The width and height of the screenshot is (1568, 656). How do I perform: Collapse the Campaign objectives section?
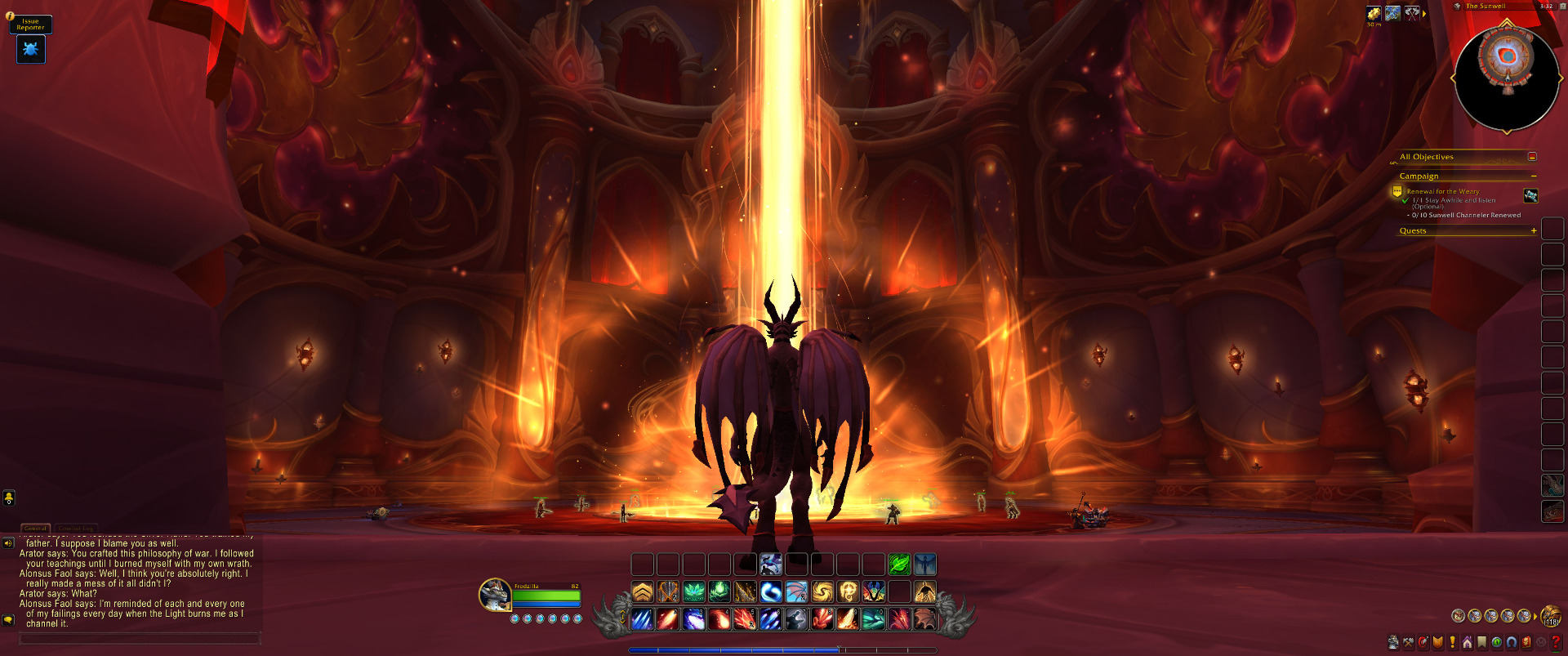(1533, 176)
